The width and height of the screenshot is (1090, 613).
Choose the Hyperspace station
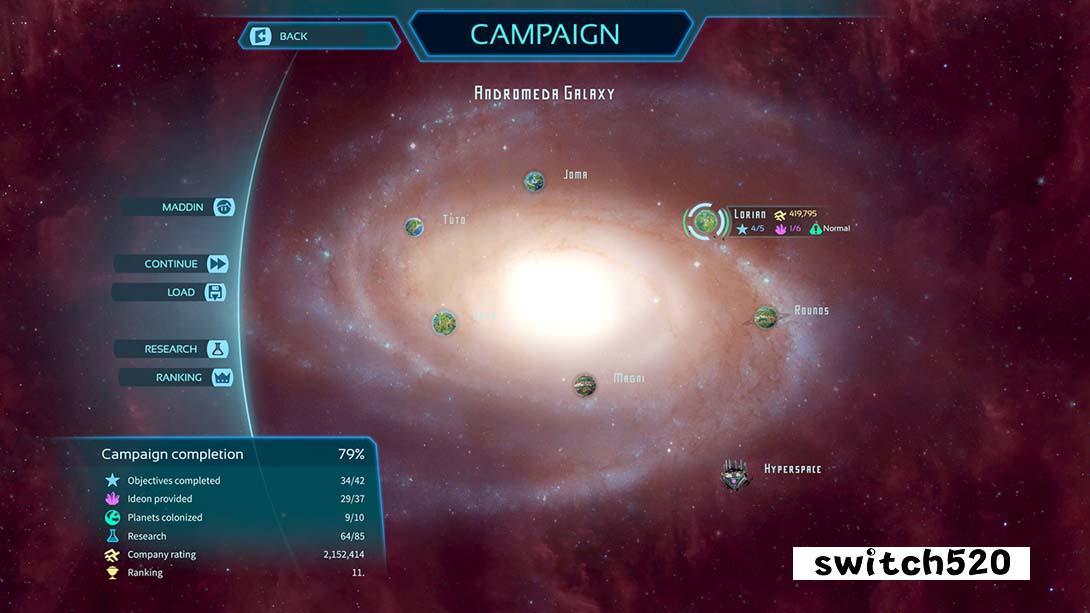click(735, 475)
